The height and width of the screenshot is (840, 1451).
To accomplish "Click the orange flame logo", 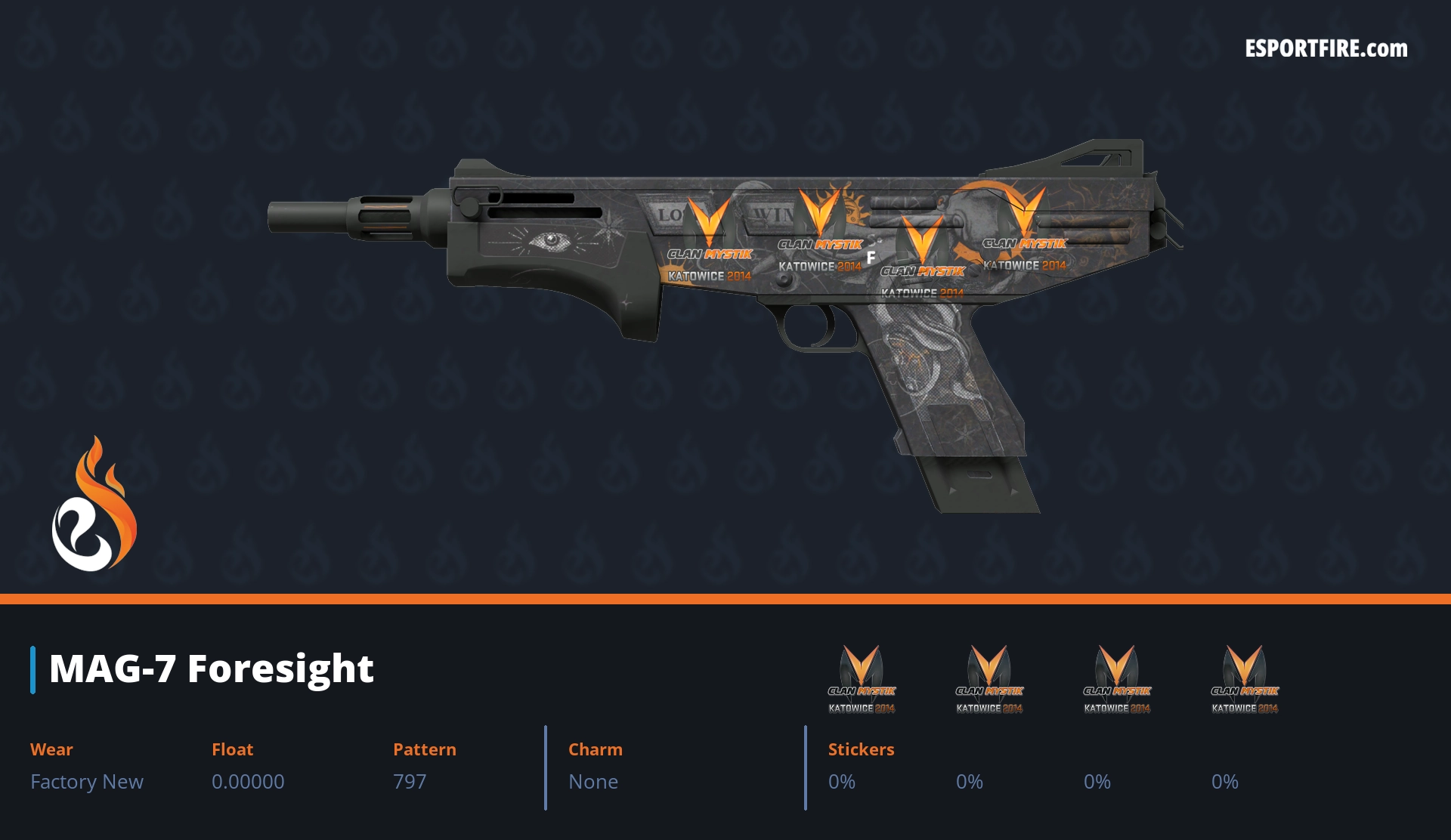I will 94,505.
